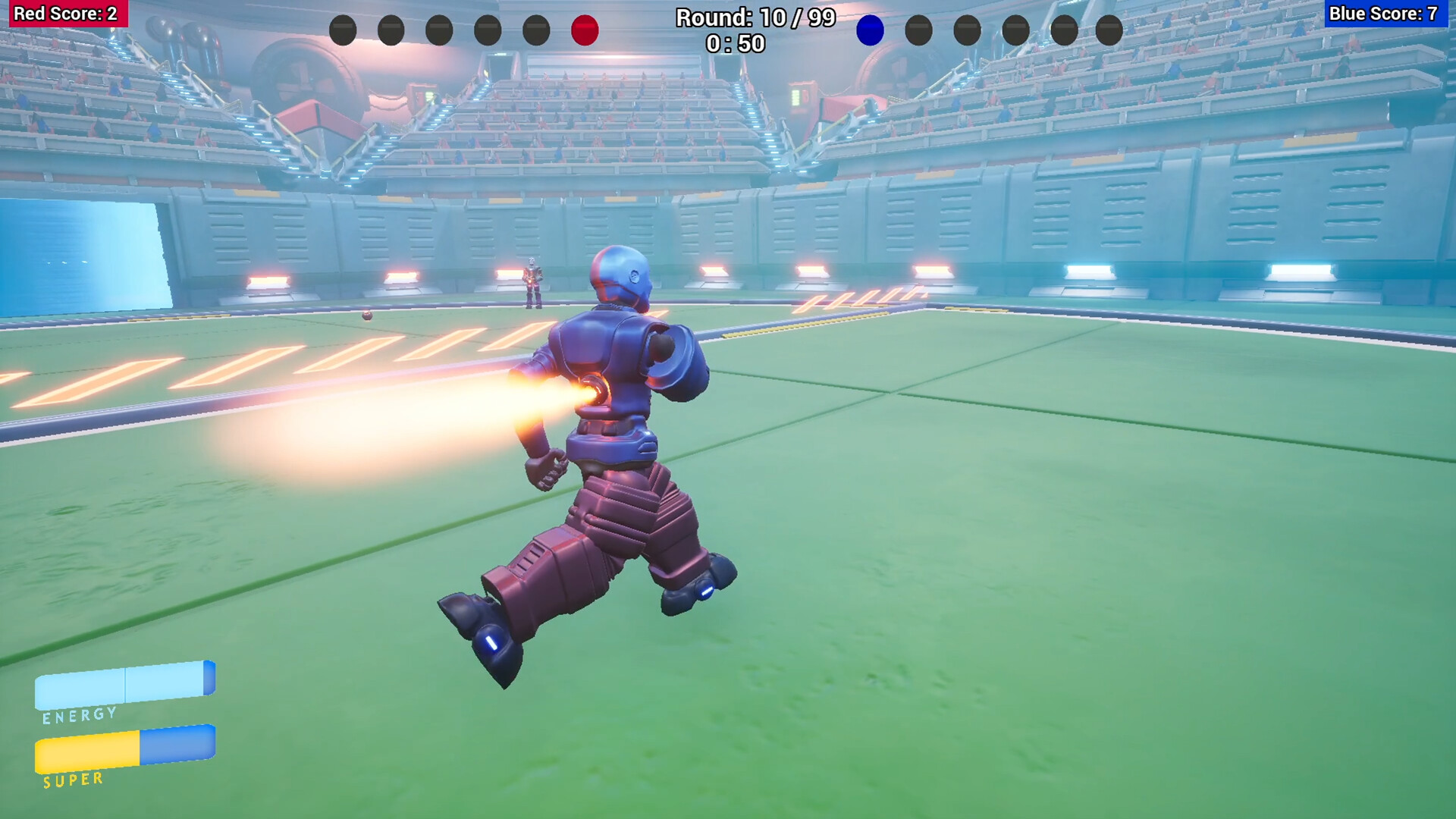Click the gray dot beside the blue indicator

pos(918,31)
